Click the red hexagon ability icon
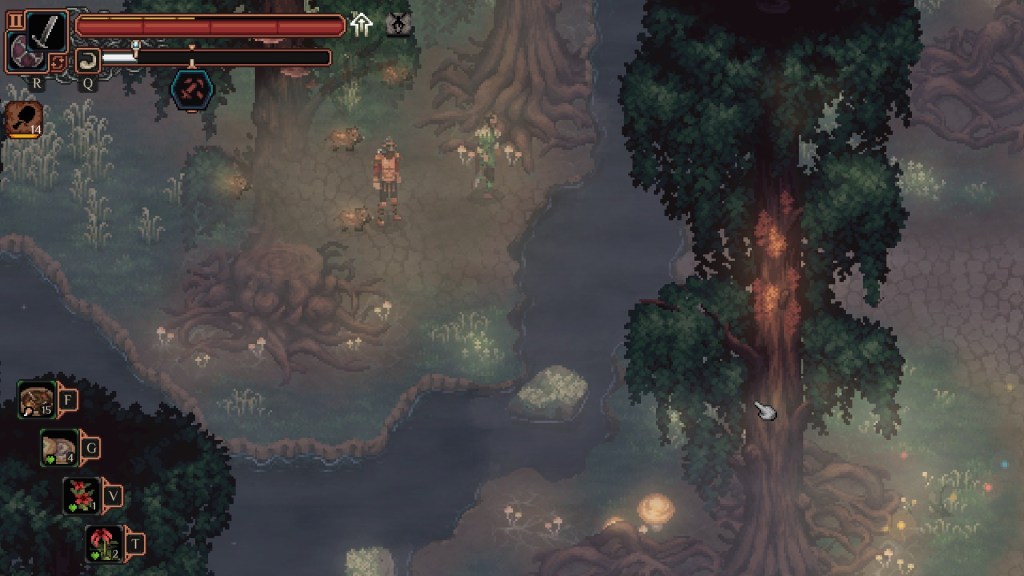The height and width of the screenshot is (576, 1024). (x=190, y=90)
